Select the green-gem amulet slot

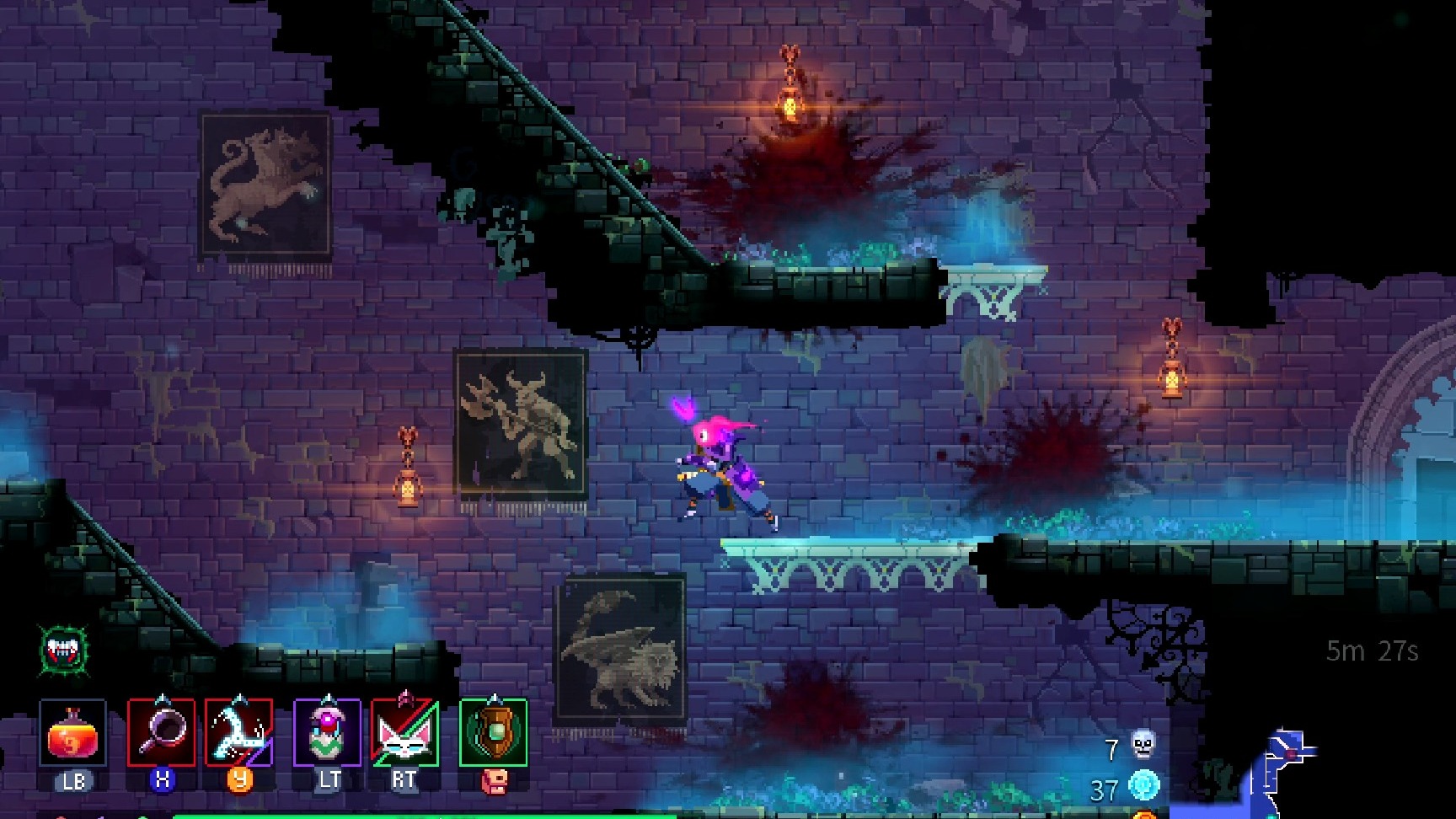point(493,732)
